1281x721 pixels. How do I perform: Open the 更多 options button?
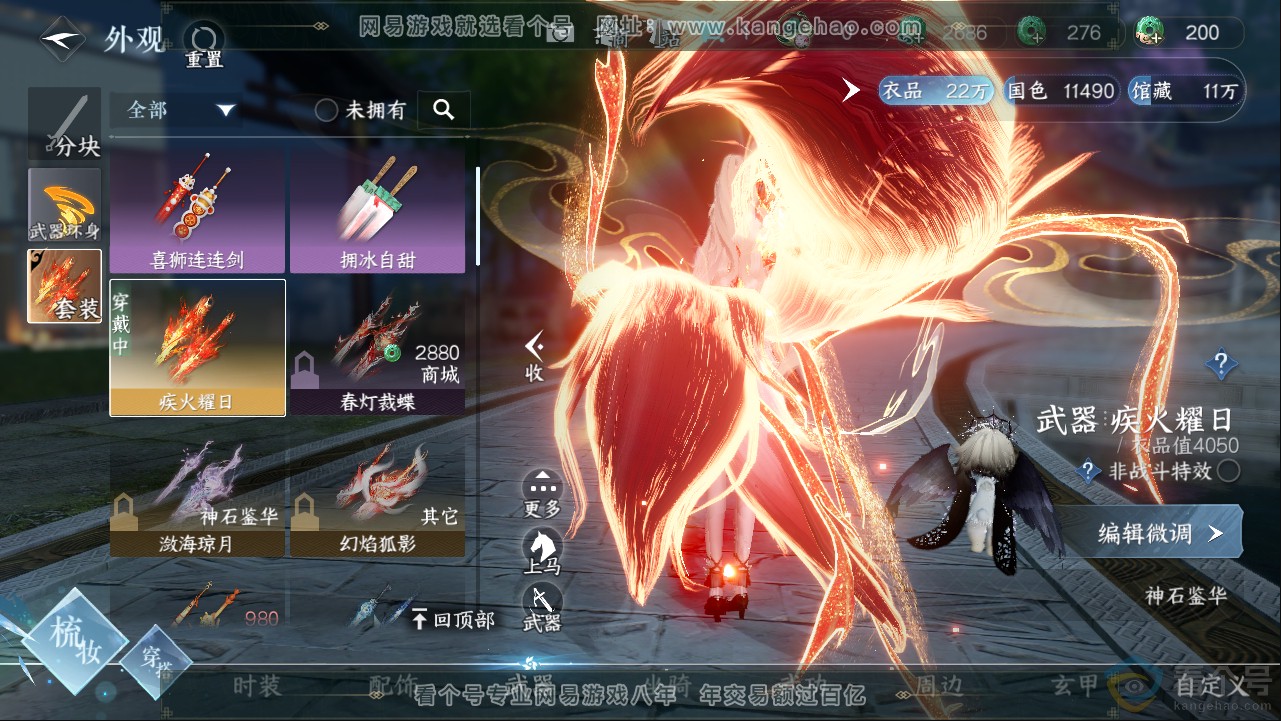pyautogui.click(x=542, y=494)
